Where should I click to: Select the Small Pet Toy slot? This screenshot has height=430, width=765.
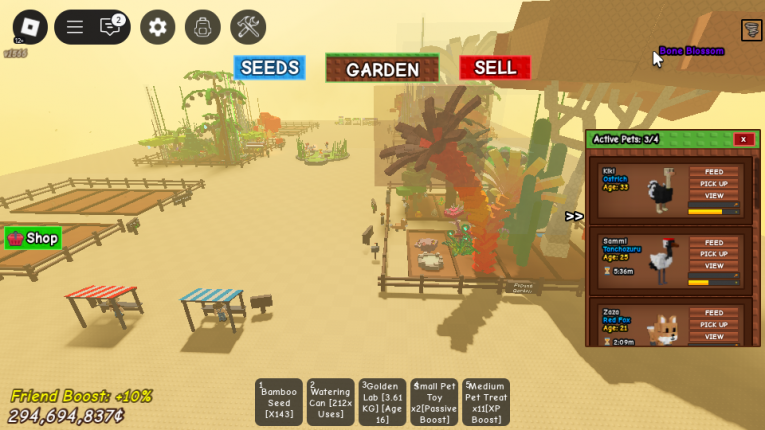(434, 402)
